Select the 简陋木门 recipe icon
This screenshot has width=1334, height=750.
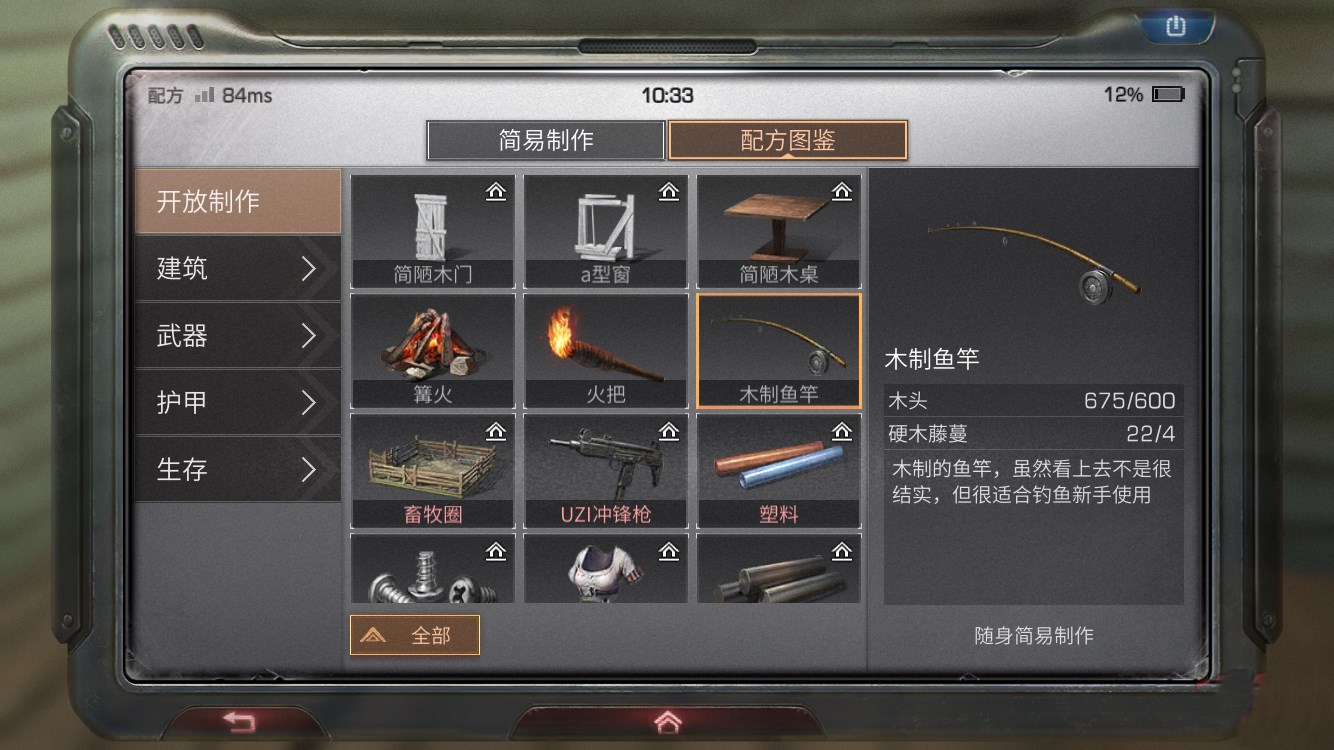pos(432,230)
